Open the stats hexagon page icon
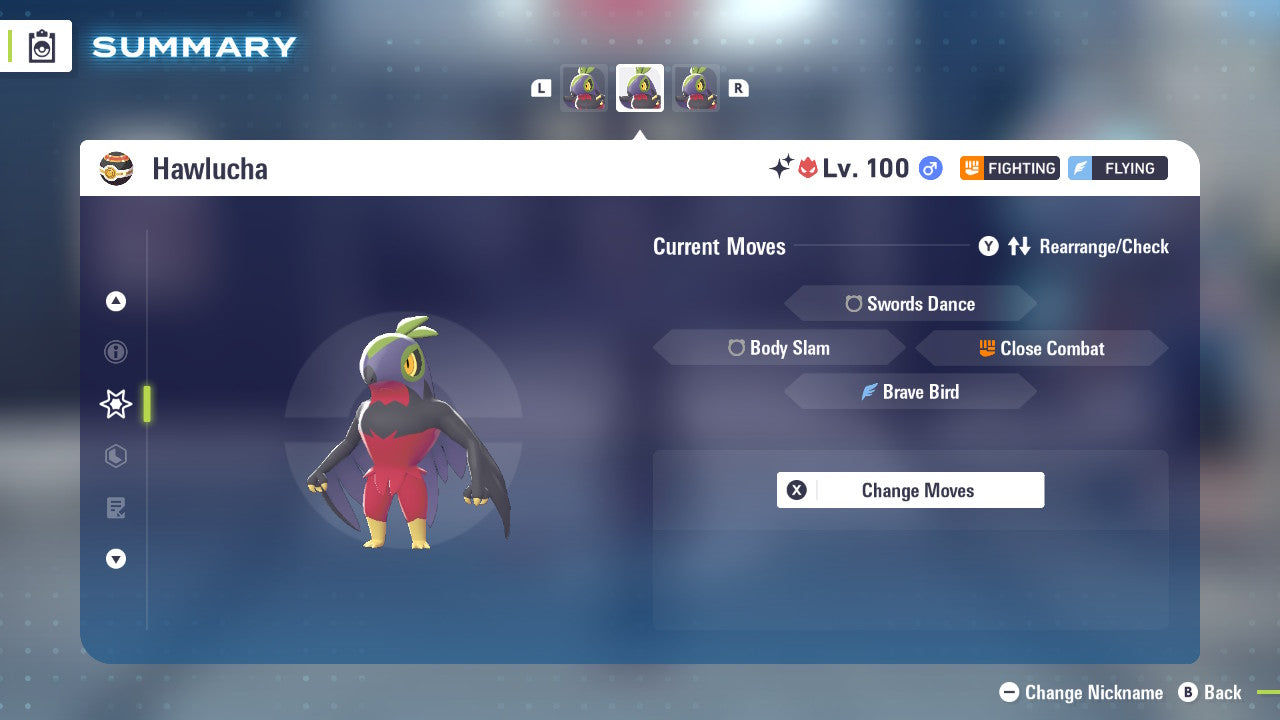 pyautogui.click(x=116, y=457)
